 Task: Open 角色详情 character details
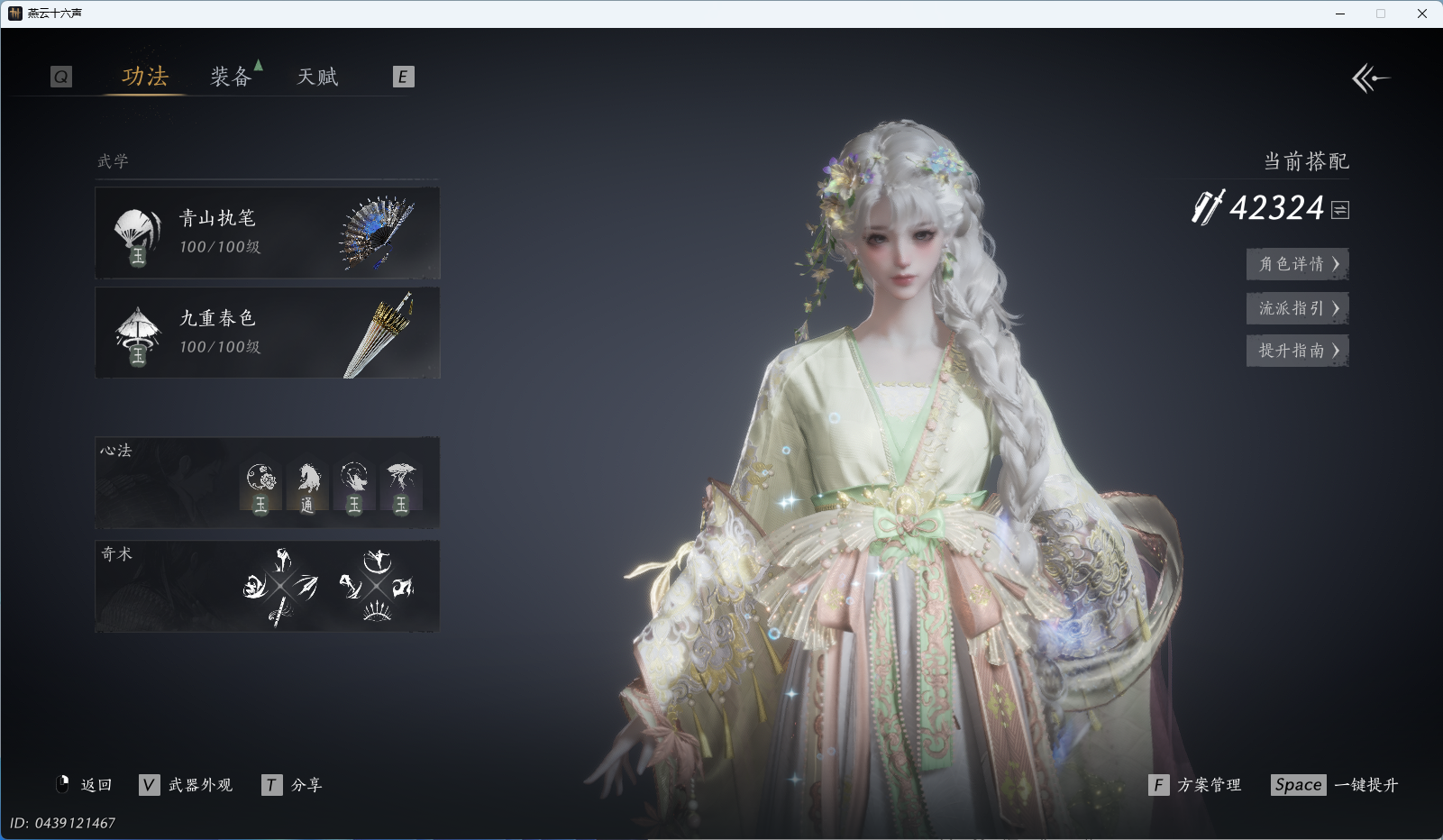click(x=1297, y=264)
